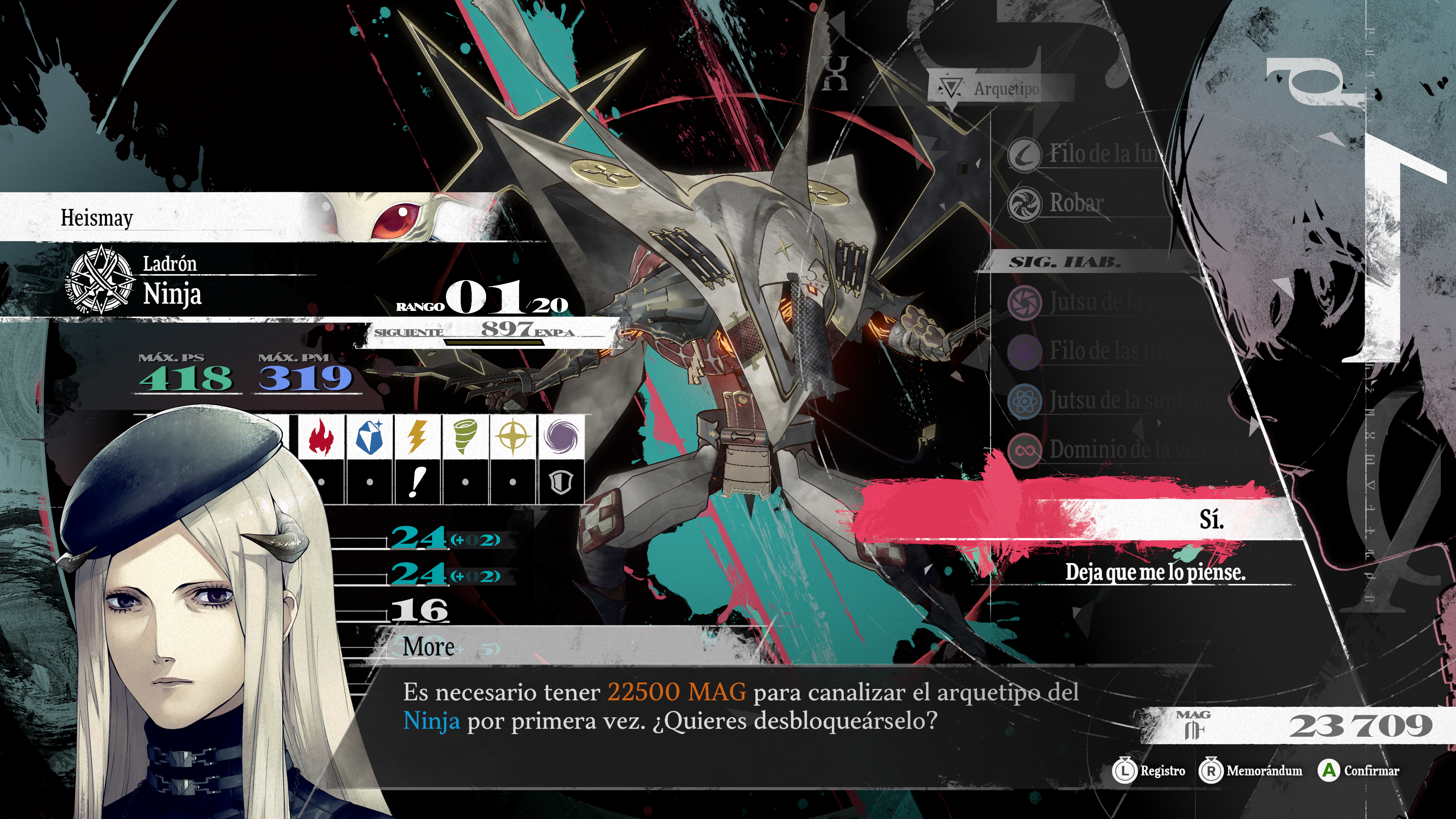
Task: Click the golden light star icon
Action: pyautogui.click(x=513, y=438)
